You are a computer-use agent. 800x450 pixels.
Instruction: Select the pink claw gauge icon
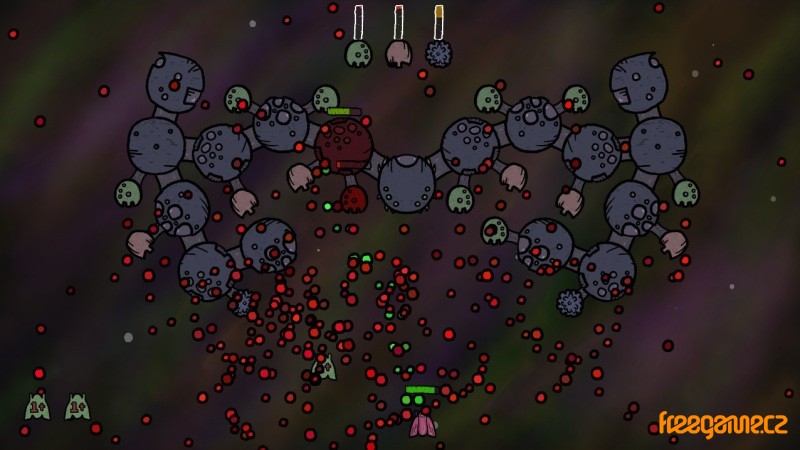[x=398, y=54]
